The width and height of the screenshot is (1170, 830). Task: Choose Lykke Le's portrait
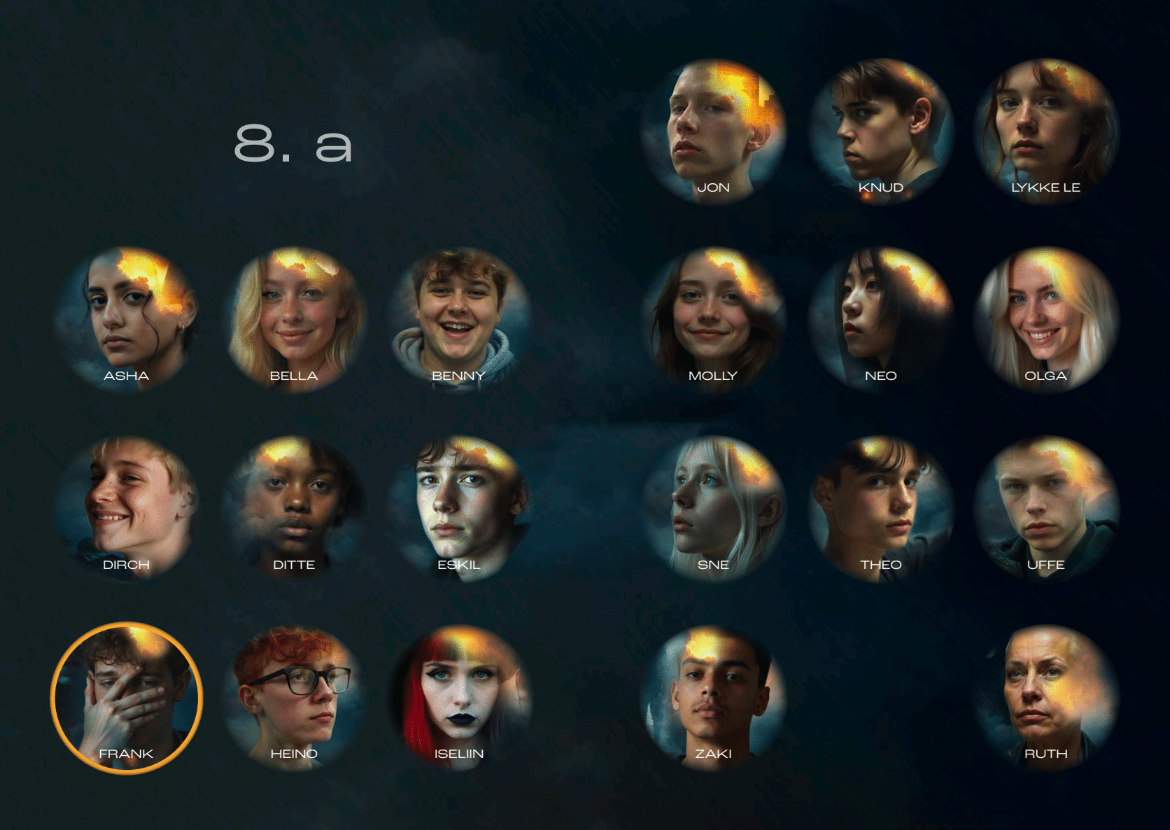[1046, 131]
